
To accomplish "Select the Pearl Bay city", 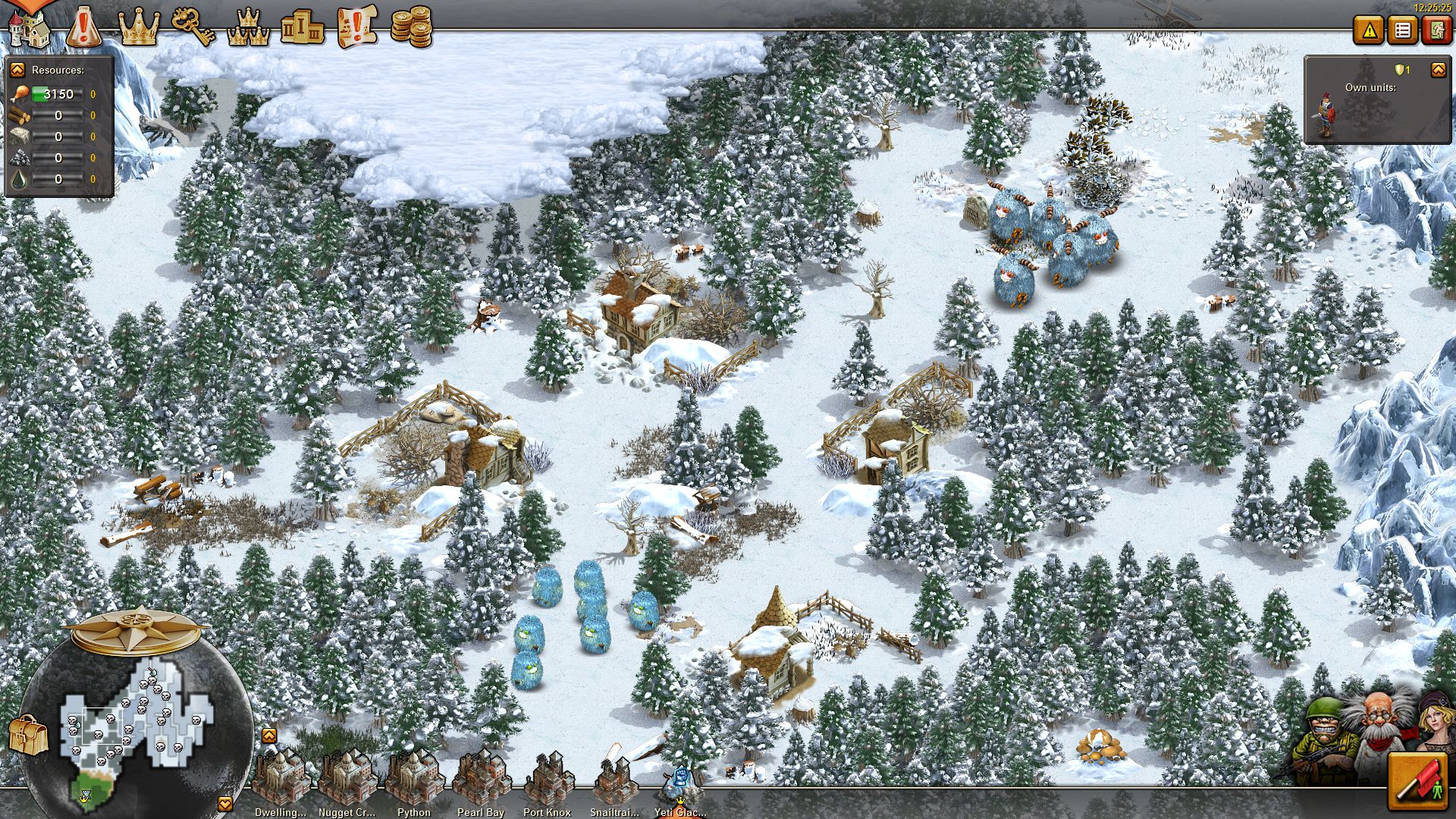I will click(481, 781).
